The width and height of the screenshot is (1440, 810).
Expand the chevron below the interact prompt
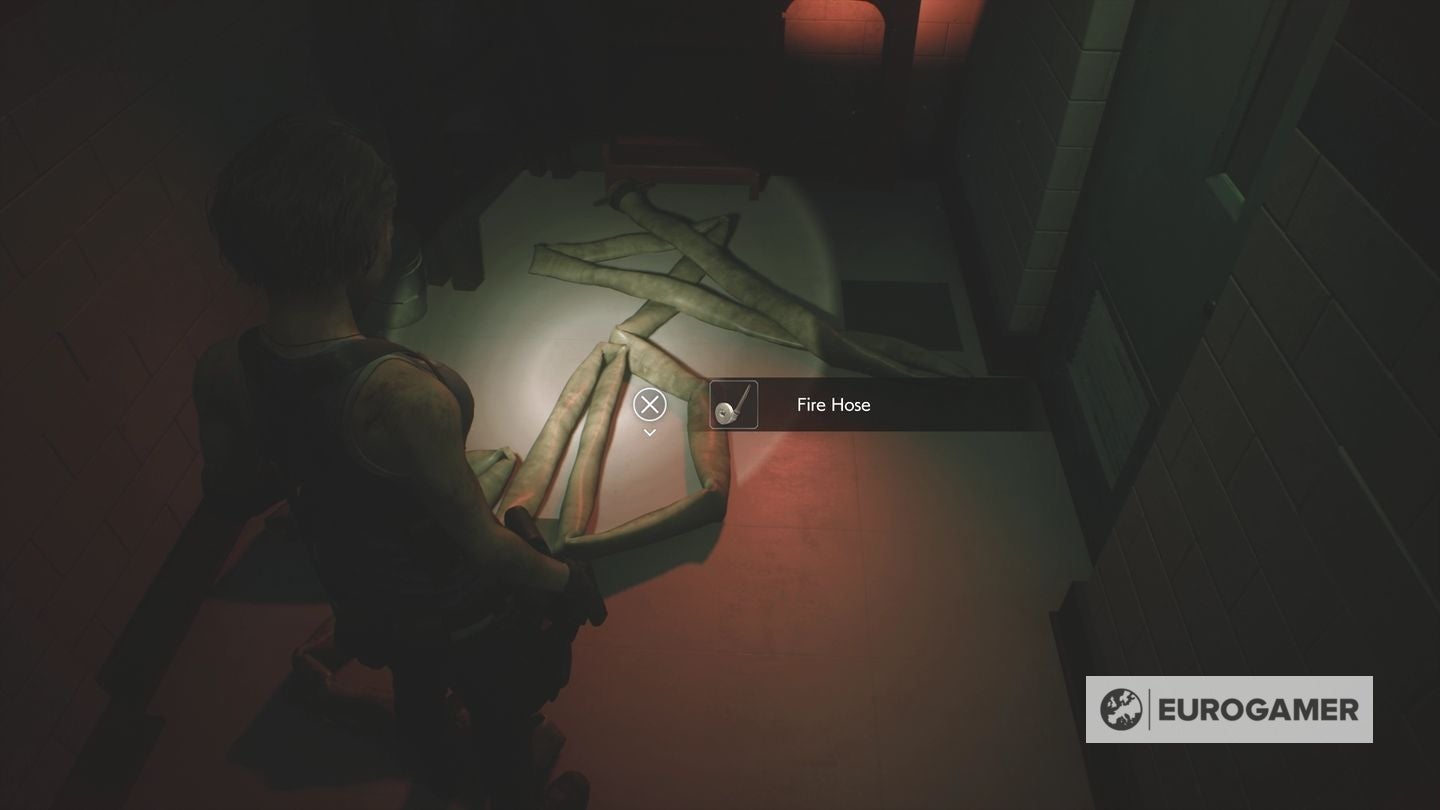(649, 432)
